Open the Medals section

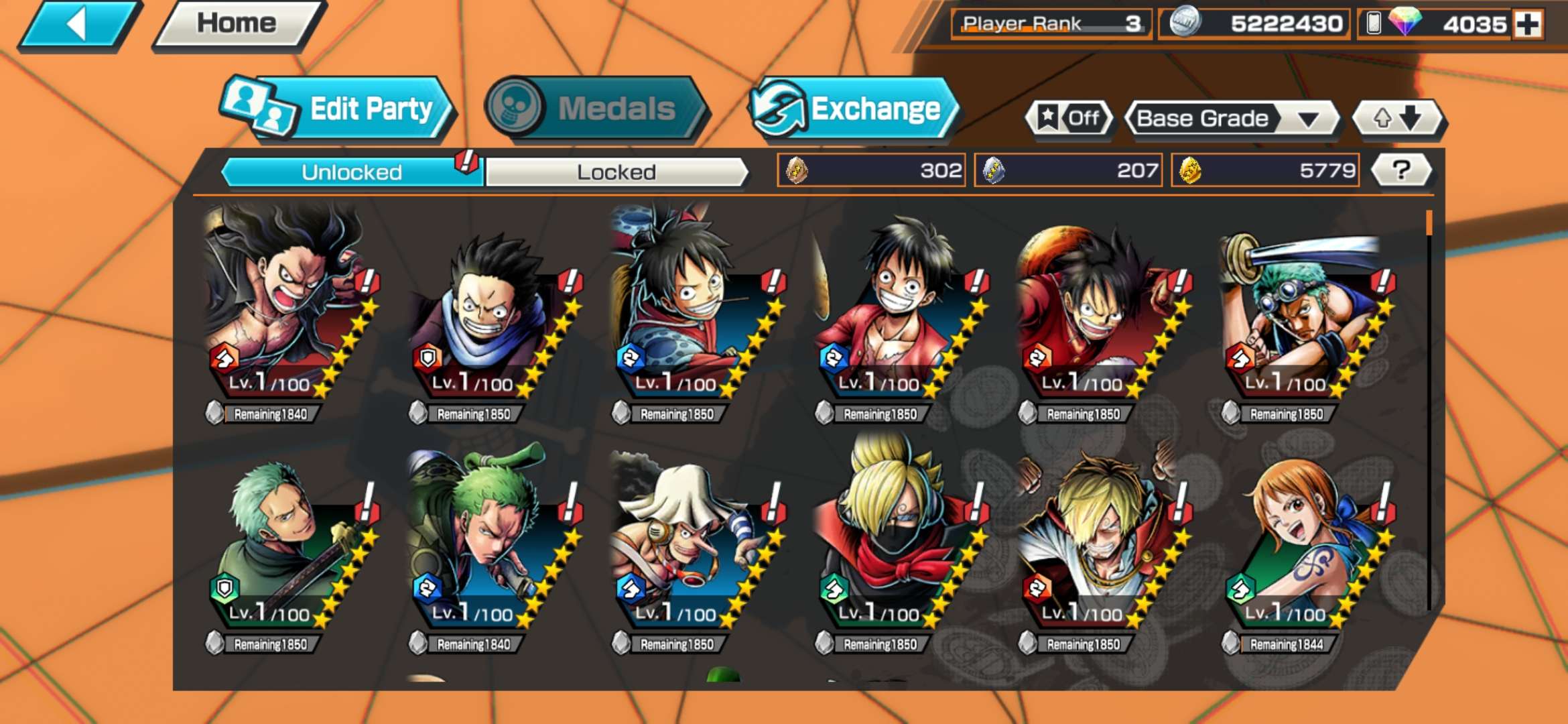tap(596, 109)
